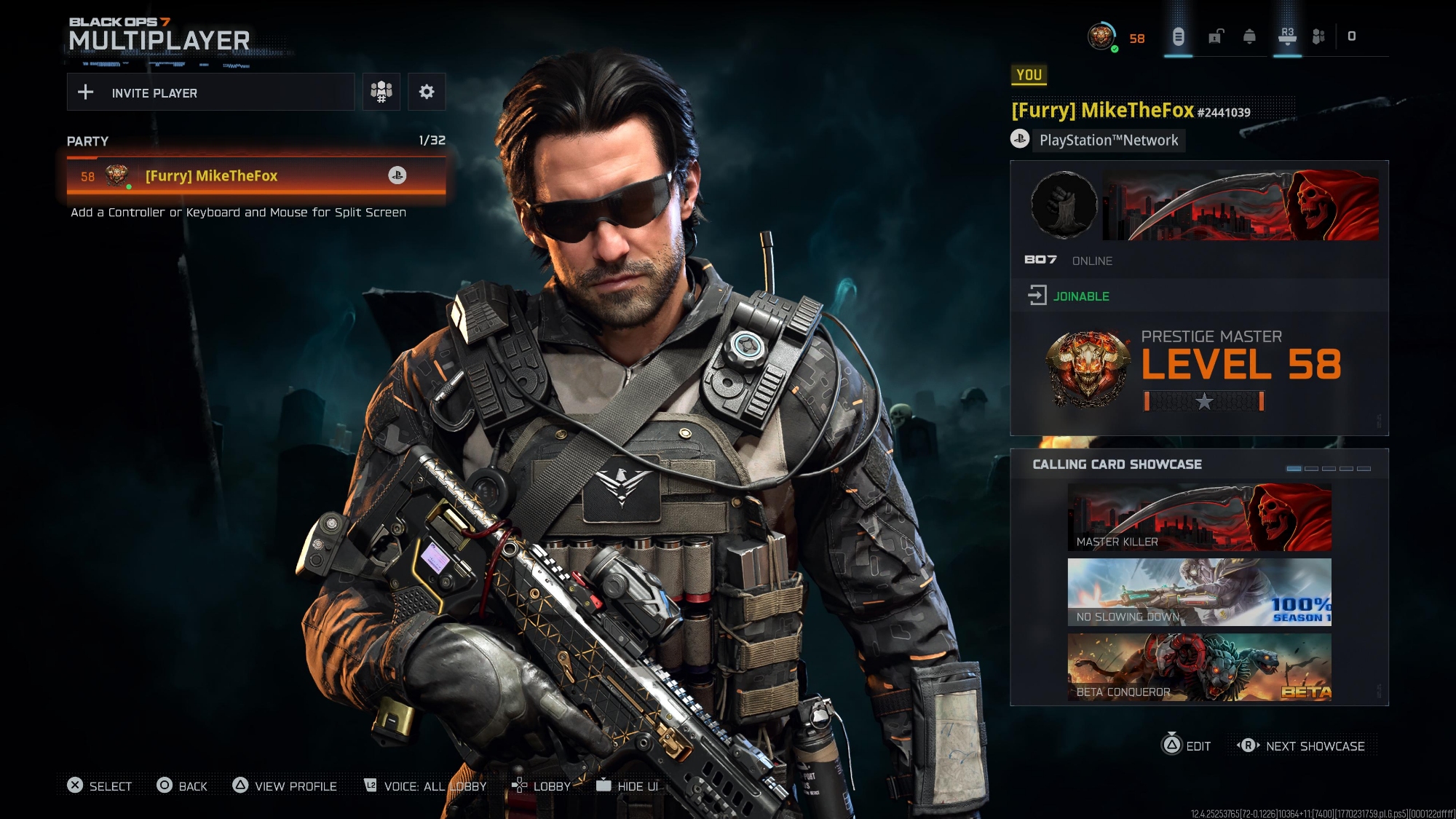The width and height of the screenshot is (1456, 819).
Task: Click the player emblem avatar in top bar
Action: [1101, 36]
